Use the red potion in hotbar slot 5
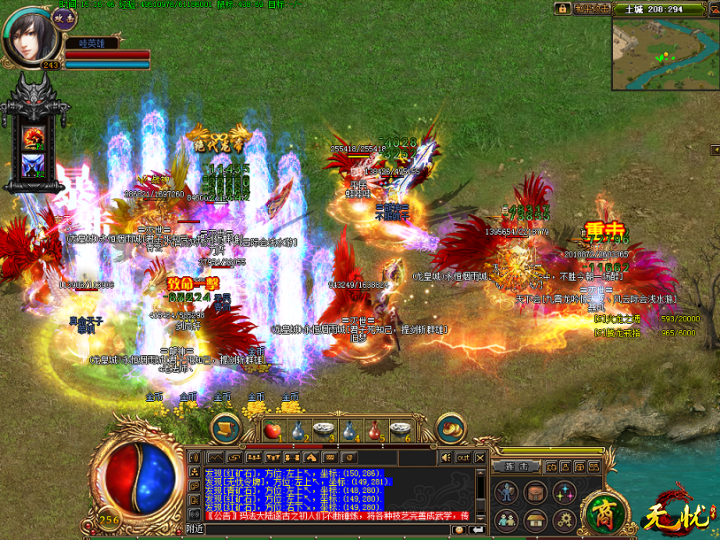The height and width of the screenshot is (540, 720). pos(374,430)
